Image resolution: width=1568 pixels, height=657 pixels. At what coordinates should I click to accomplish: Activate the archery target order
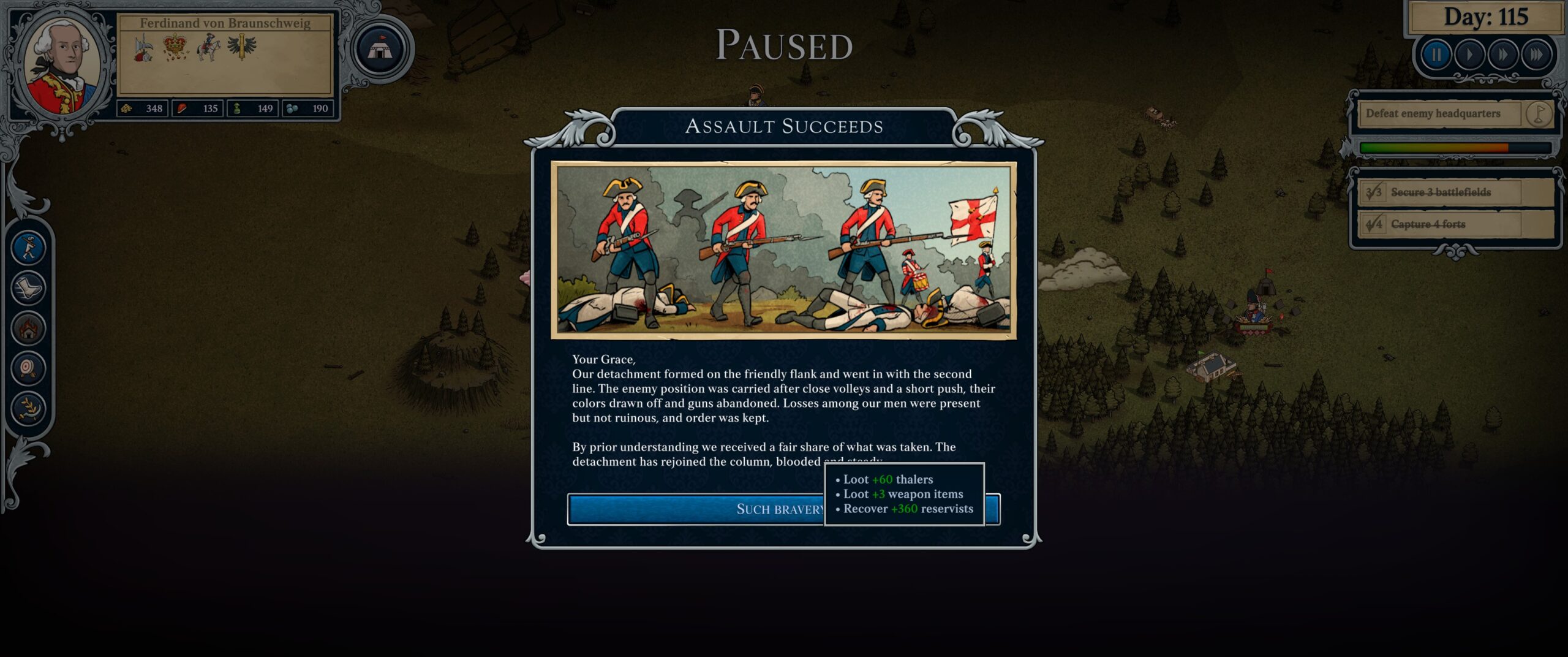[x=29, y=368]
